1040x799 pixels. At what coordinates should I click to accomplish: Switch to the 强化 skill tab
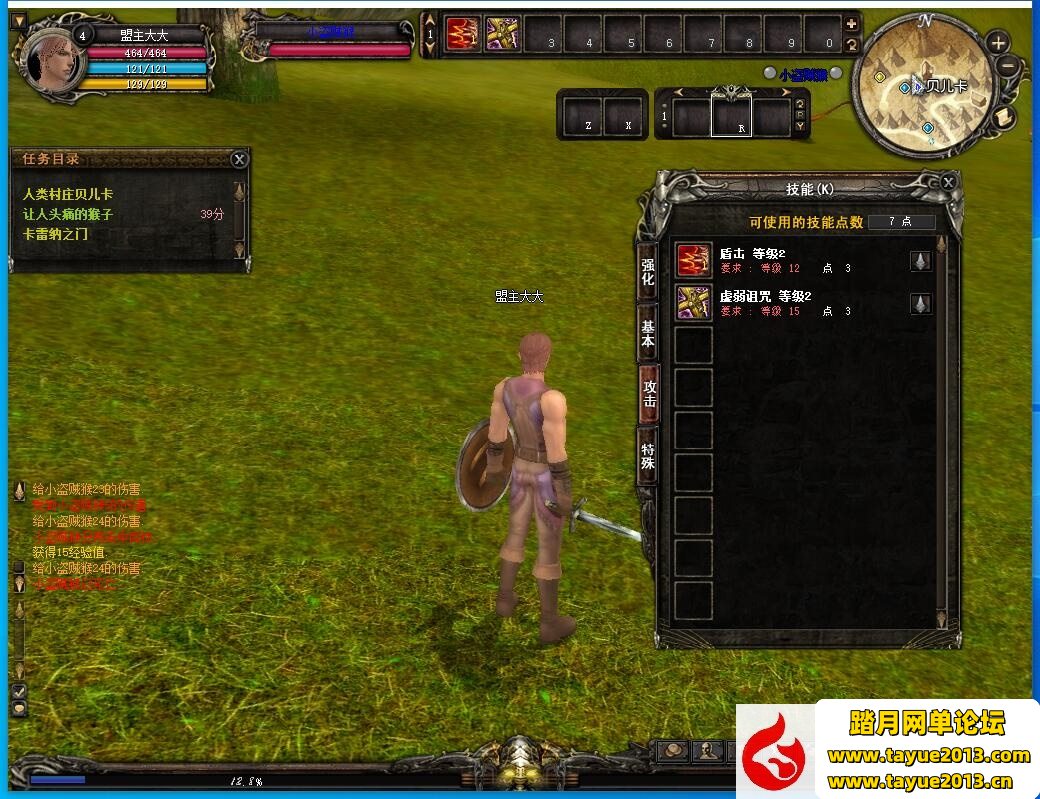[x=648, y=272]
